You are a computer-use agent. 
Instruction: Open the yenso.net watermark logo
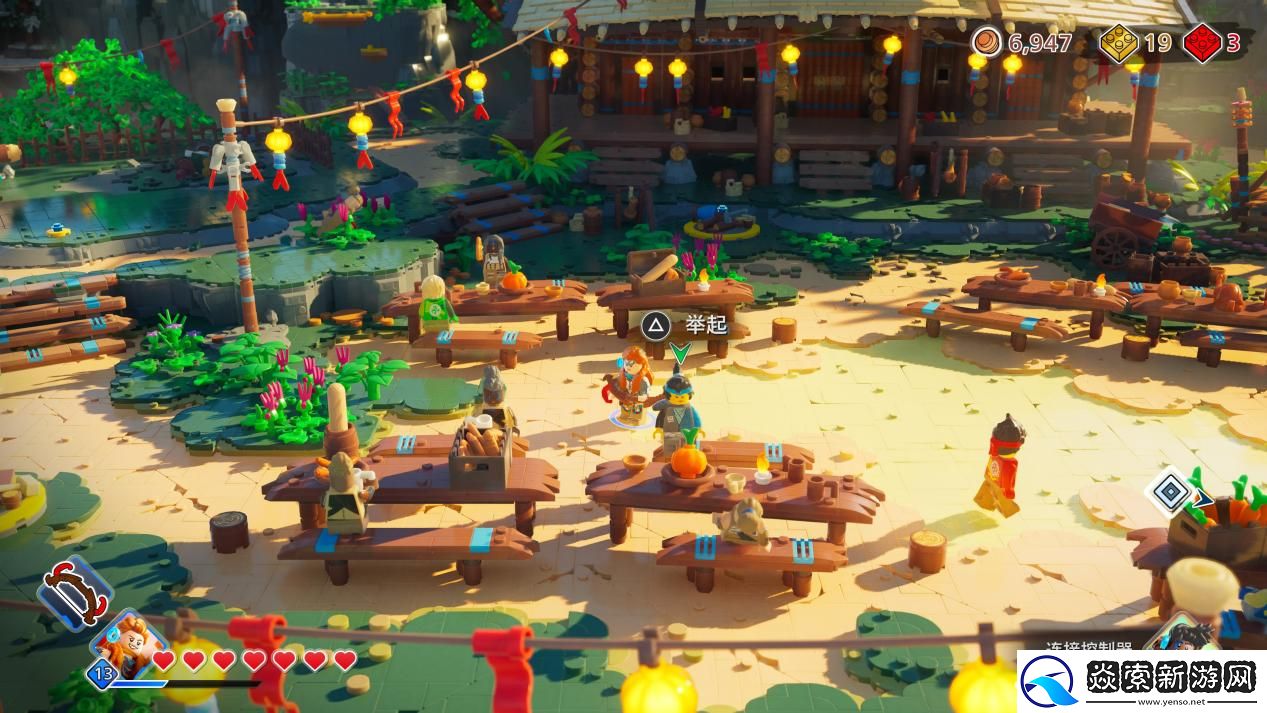tap(1141, 681)
